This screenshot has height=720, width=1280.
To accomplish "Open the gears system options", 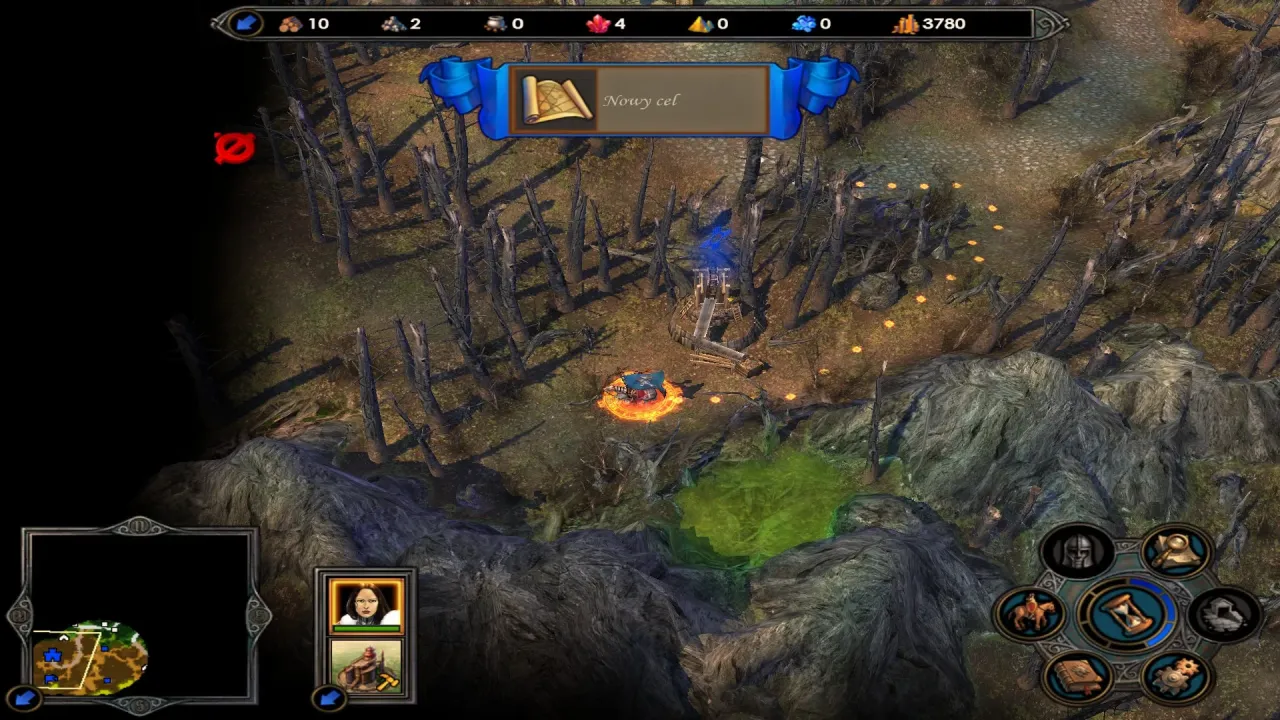I will point(1176,677).
